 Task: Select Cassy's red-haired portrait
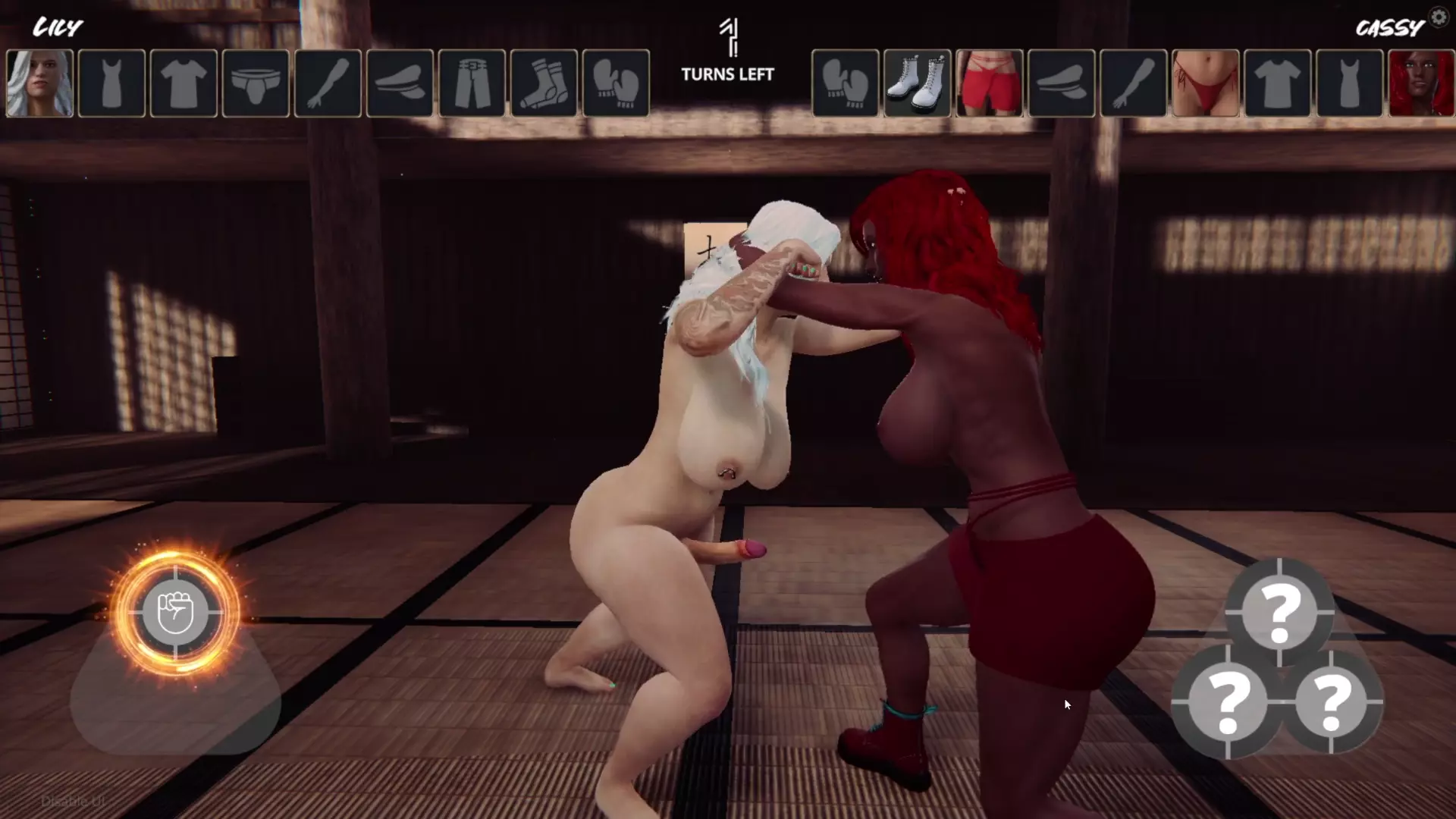click(1421, 83)
